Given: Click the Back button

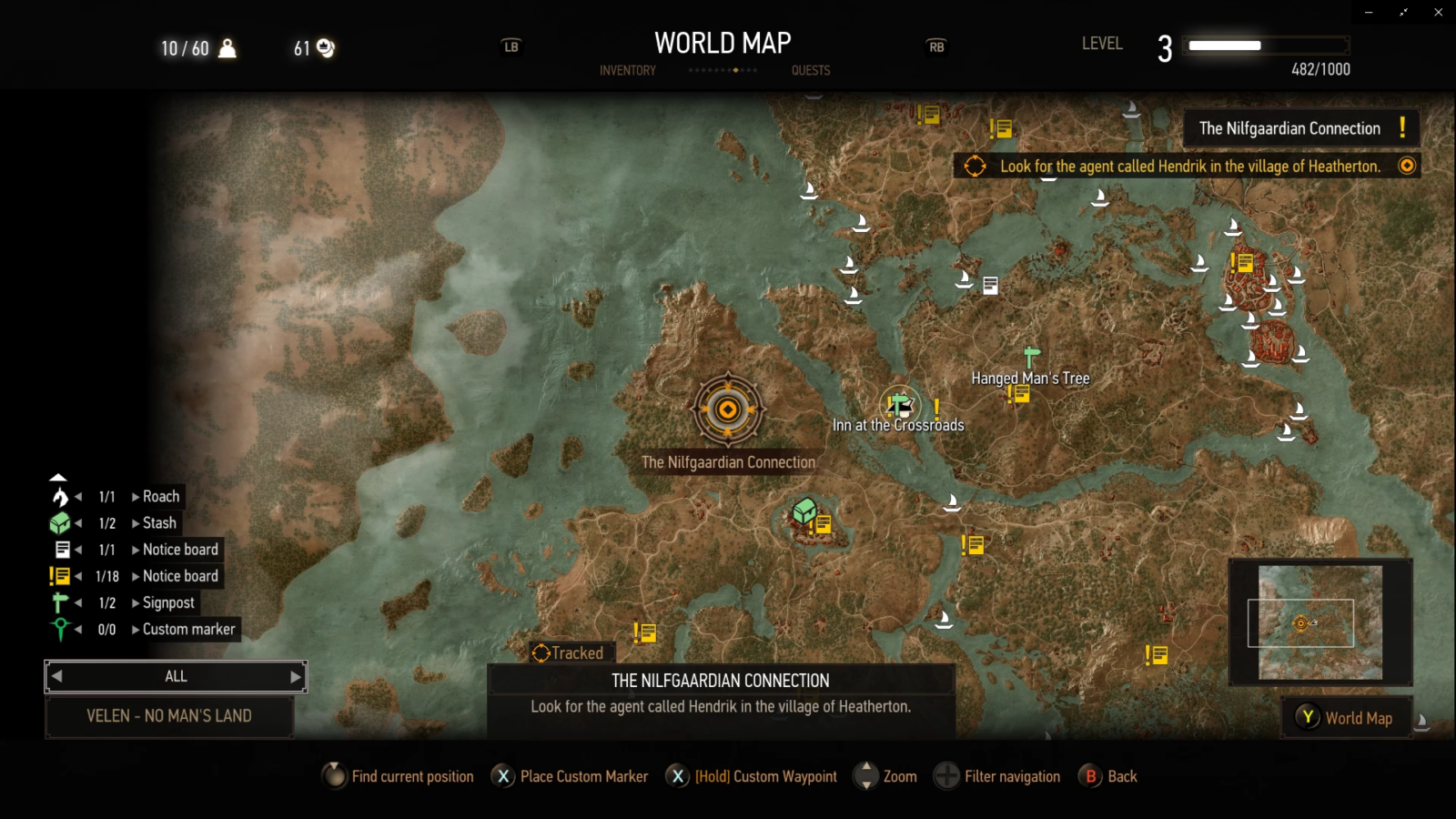Looking at the screenshot, I should click(1091, 776).
